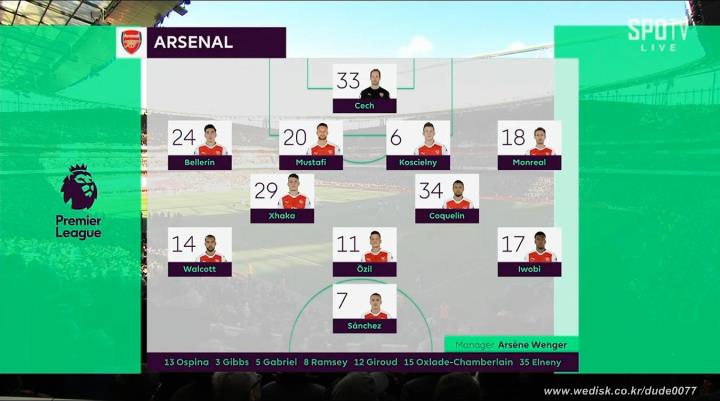Choose Xhaka's number 29 card

(282, 198)
